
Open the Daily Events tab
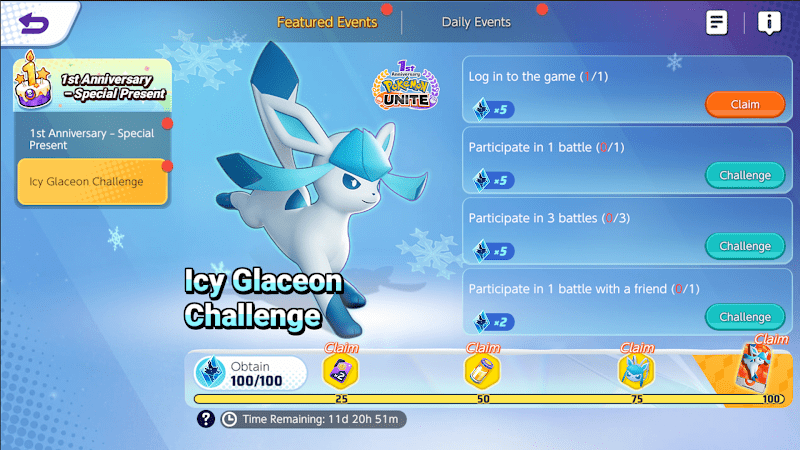click(476, 22)
